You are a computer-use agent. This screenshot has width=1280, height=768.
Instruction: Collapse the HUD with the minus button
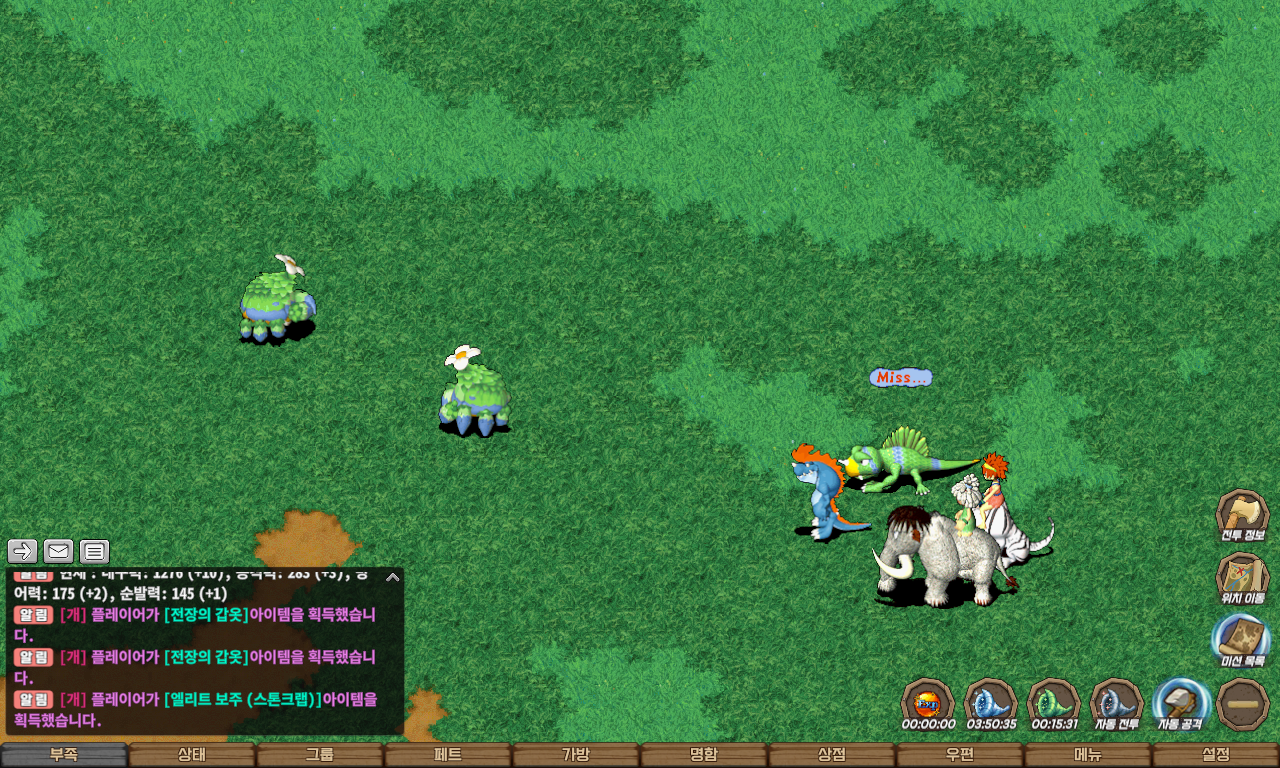tap(1244, 703)
